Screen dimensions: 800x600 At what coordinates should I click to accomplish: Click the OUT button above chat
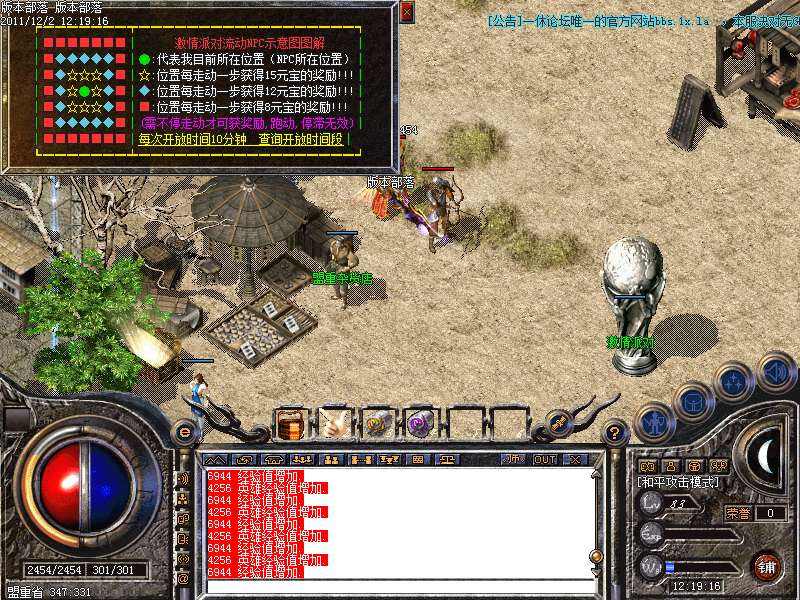tap(545, 459)
